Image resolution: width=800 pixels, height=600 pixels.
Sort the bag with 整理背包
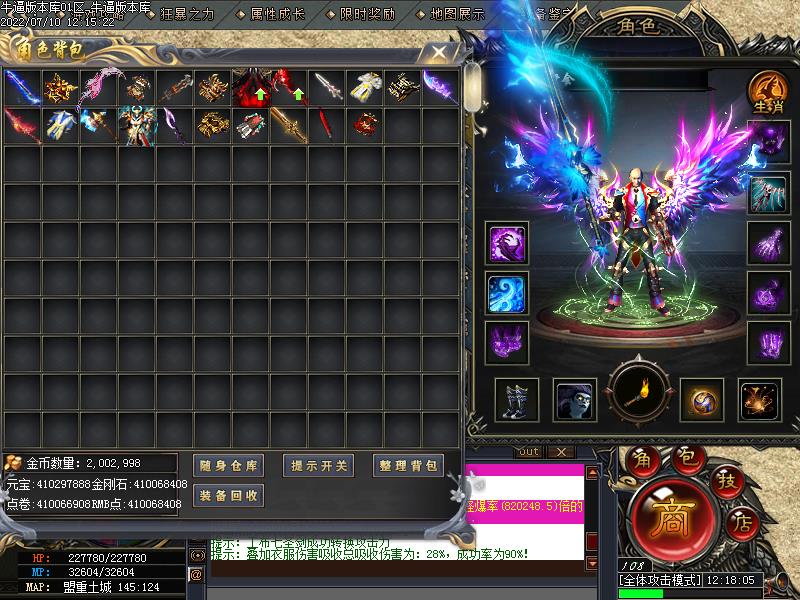pos(408,465)
